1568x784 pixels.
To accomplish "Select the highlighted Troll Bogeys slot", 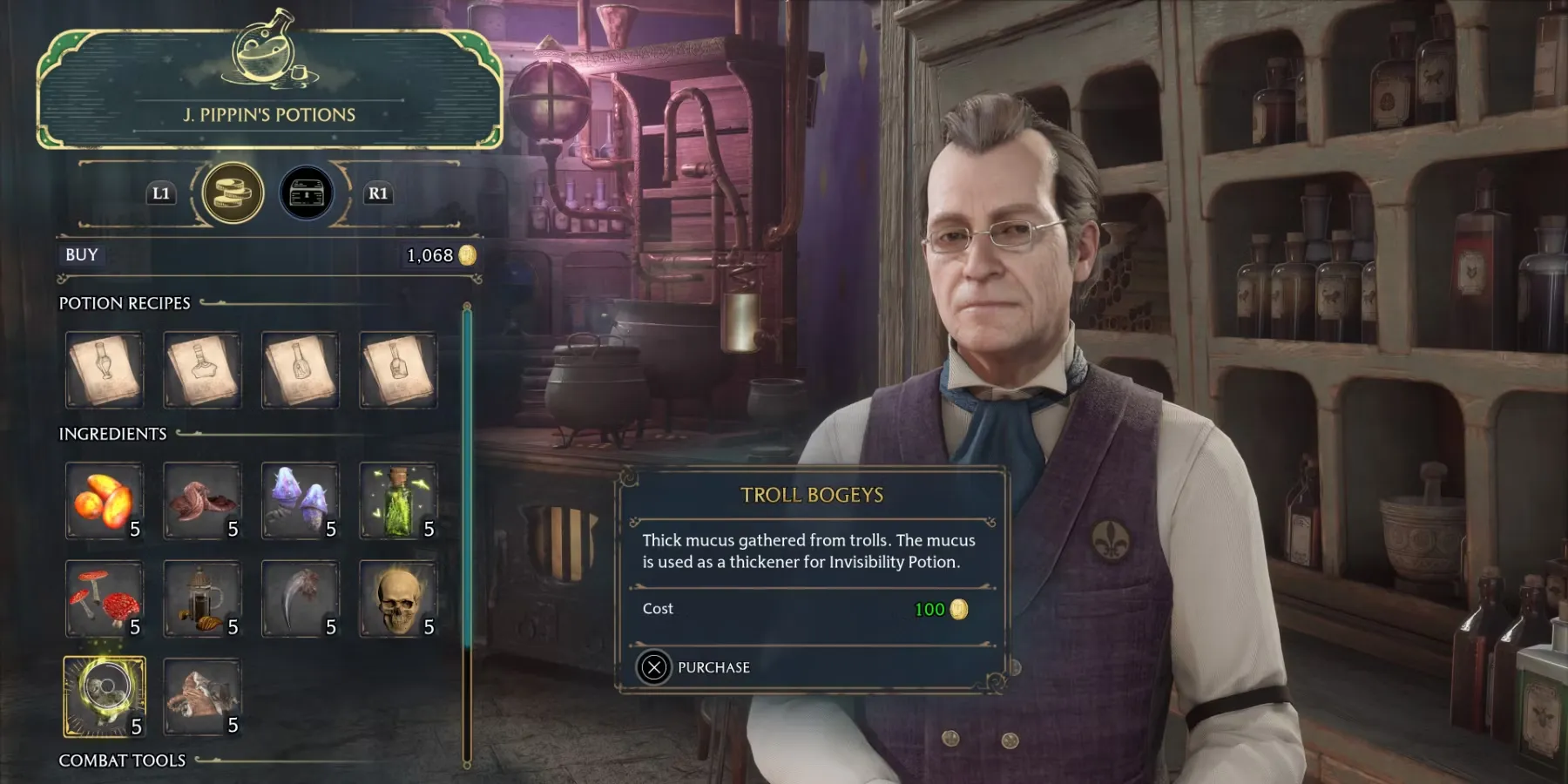I will [x=105, y=697].
